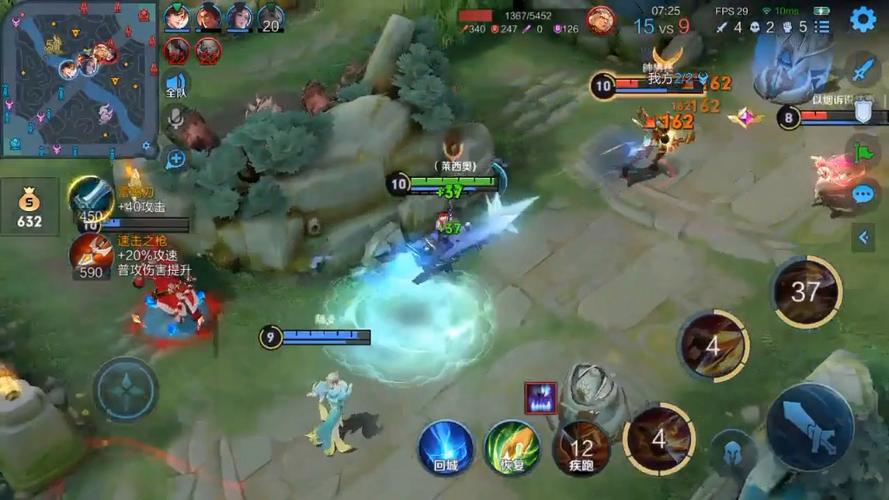
Task: Buy the 590-gold 速击之枪 item
Action: tap(91, 255)
